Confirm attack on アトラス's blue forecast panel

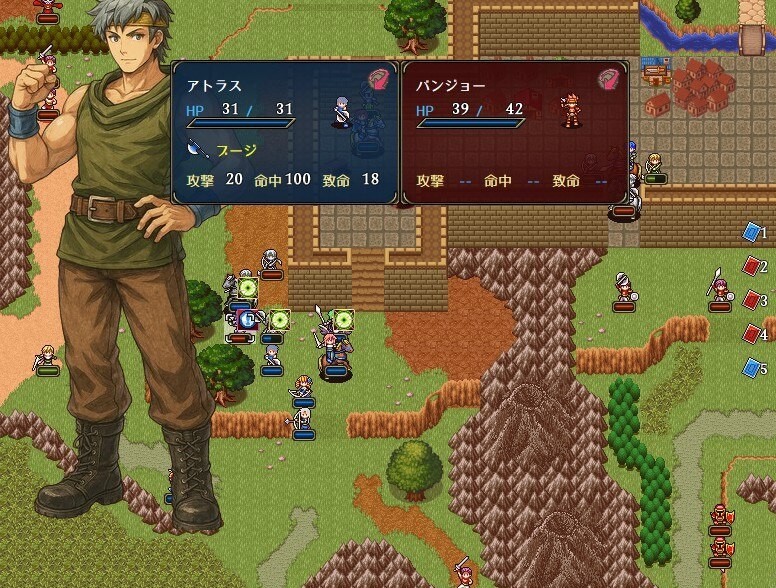[x=285, y=133]
